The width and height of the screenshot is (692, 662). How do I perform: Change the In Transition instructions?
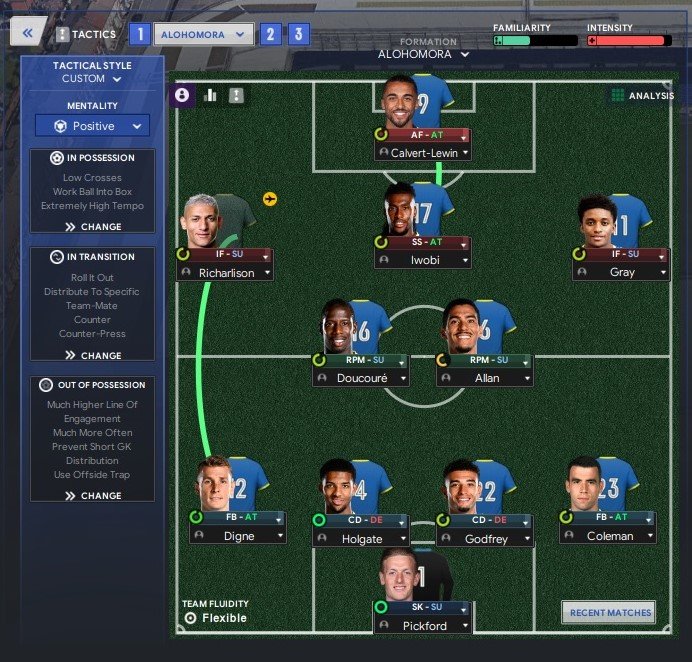point(93,355)
